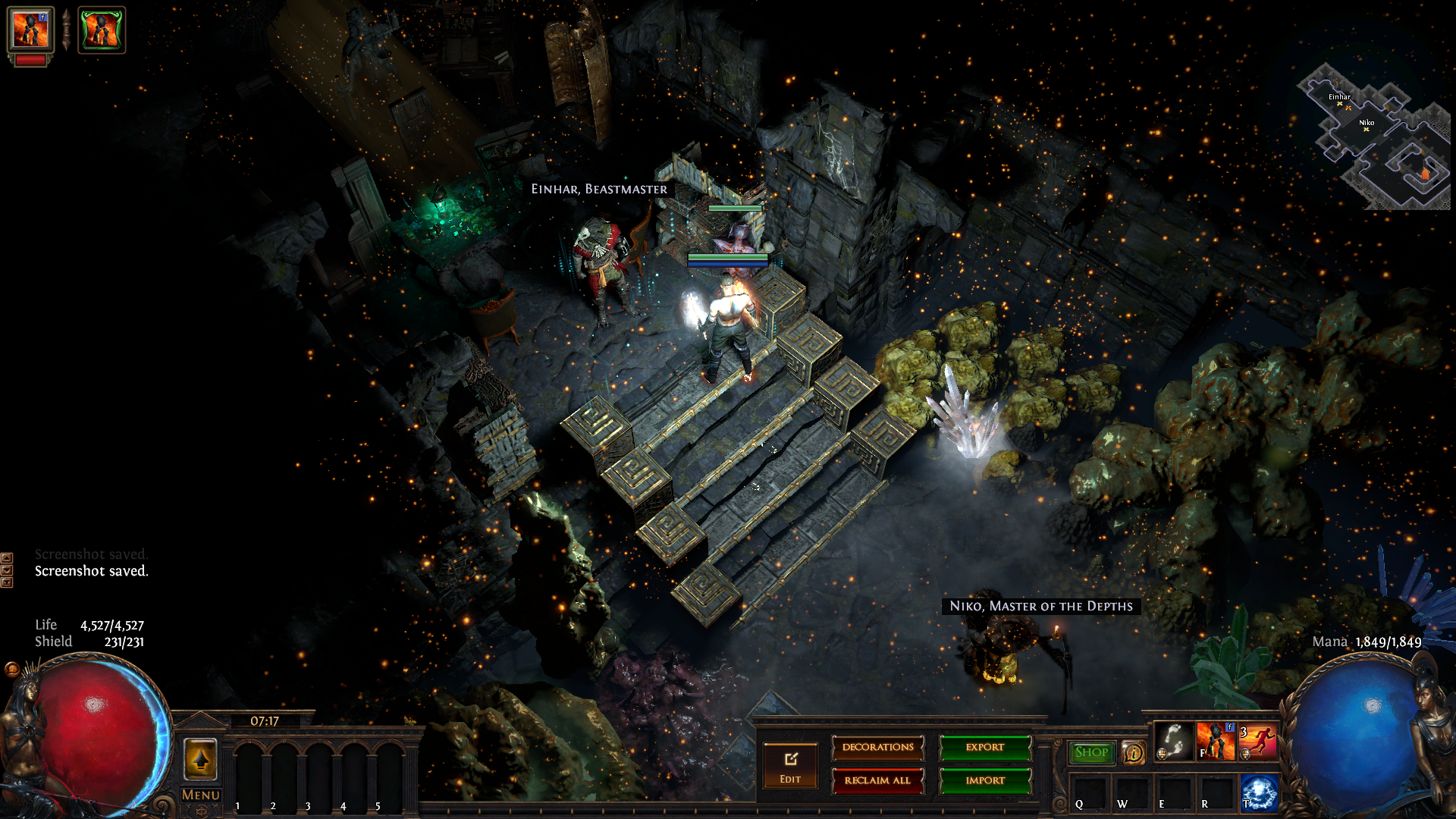1456x819 pixels.
Task: Select the footprints move skill slot
Action: pyautogui.click(x=1173, y=741)
